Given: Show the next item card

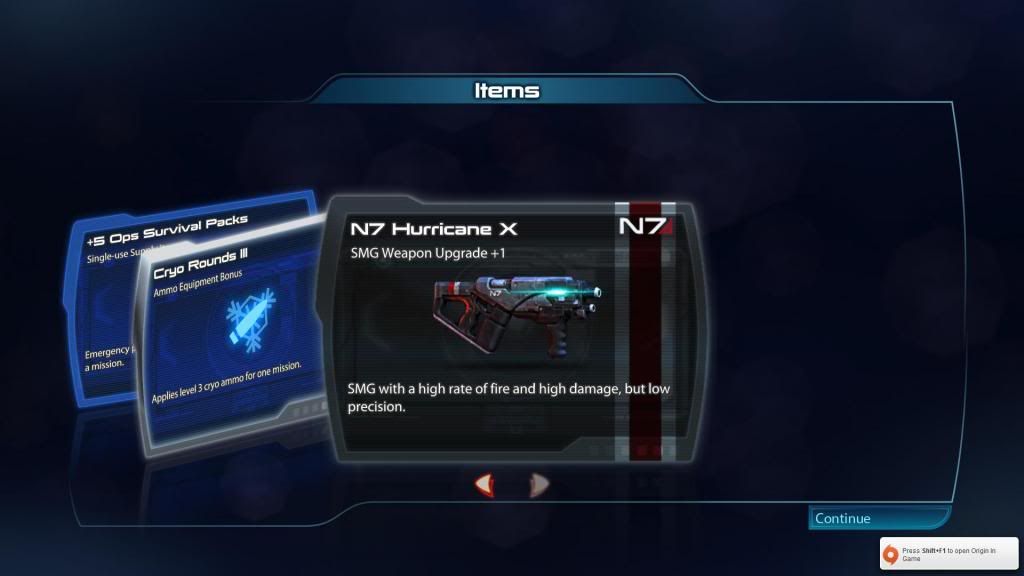Looking at the screenshot, I should coord(539,486).
